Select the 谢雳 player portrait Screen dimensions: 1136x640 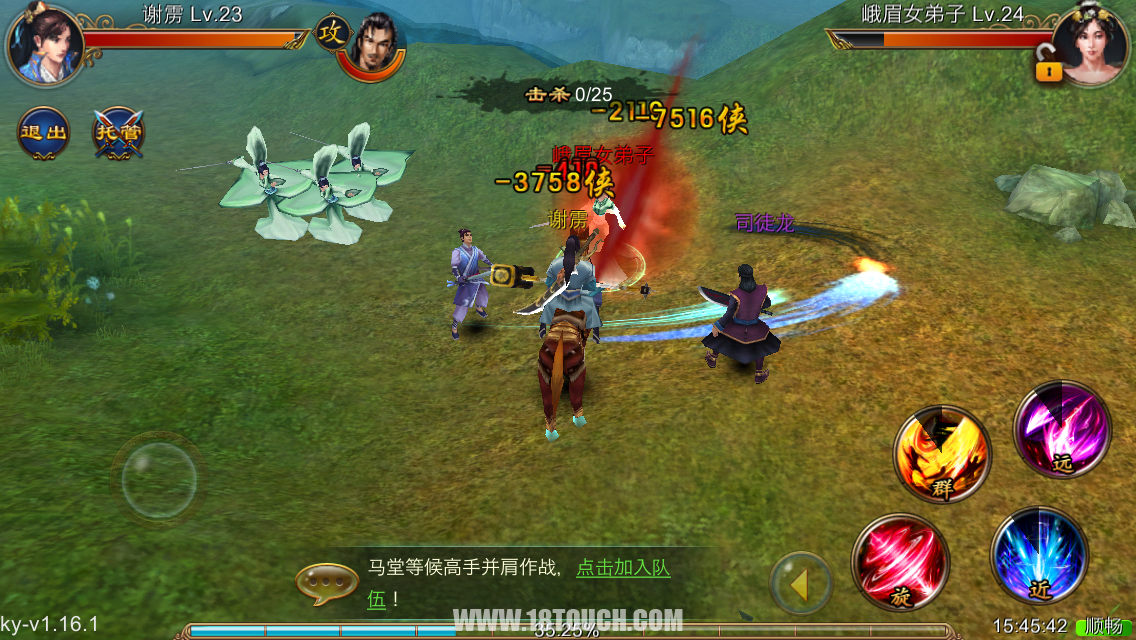pos(45,45)
